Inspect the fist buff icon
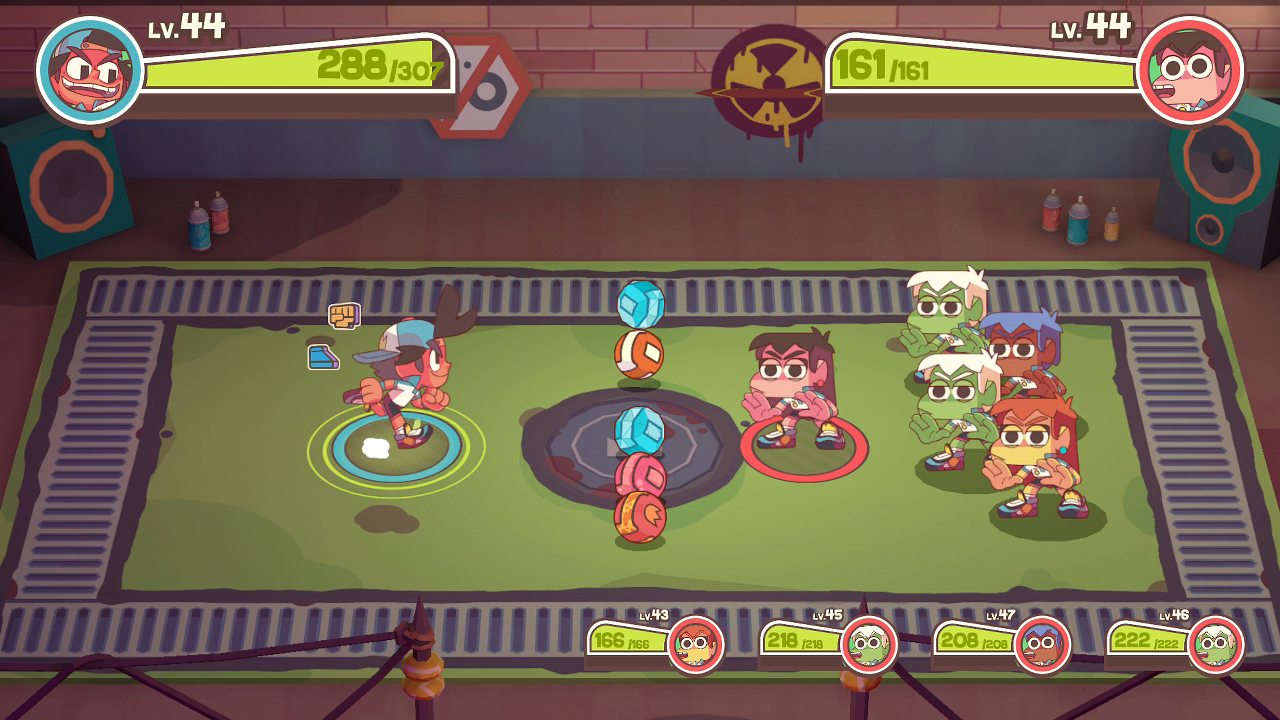This screenshot has height=720, width=1280. (344, 316)
